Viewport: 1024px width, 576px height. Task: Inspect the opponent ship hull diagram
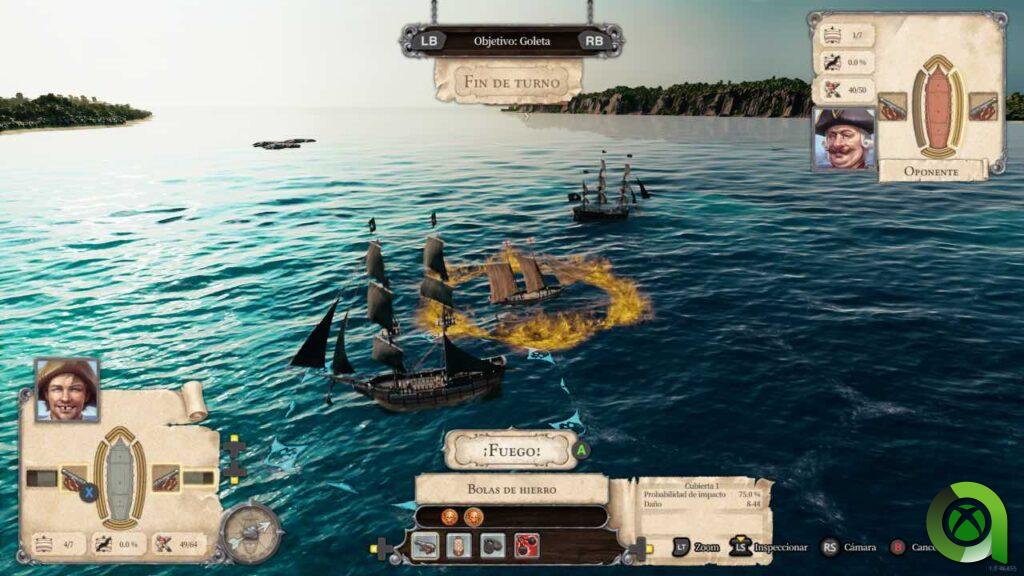coord(938,107)
